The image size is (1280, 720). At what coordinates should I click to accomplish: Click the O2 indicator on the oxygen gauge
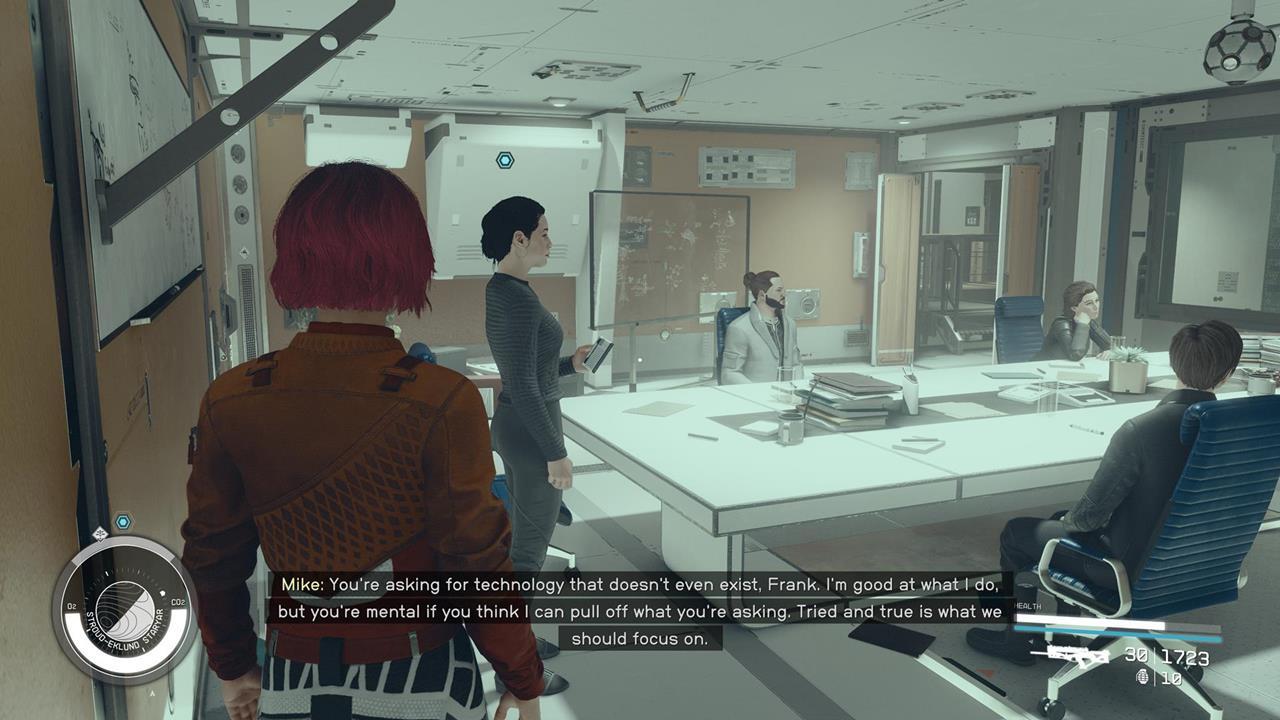(72, 605)
